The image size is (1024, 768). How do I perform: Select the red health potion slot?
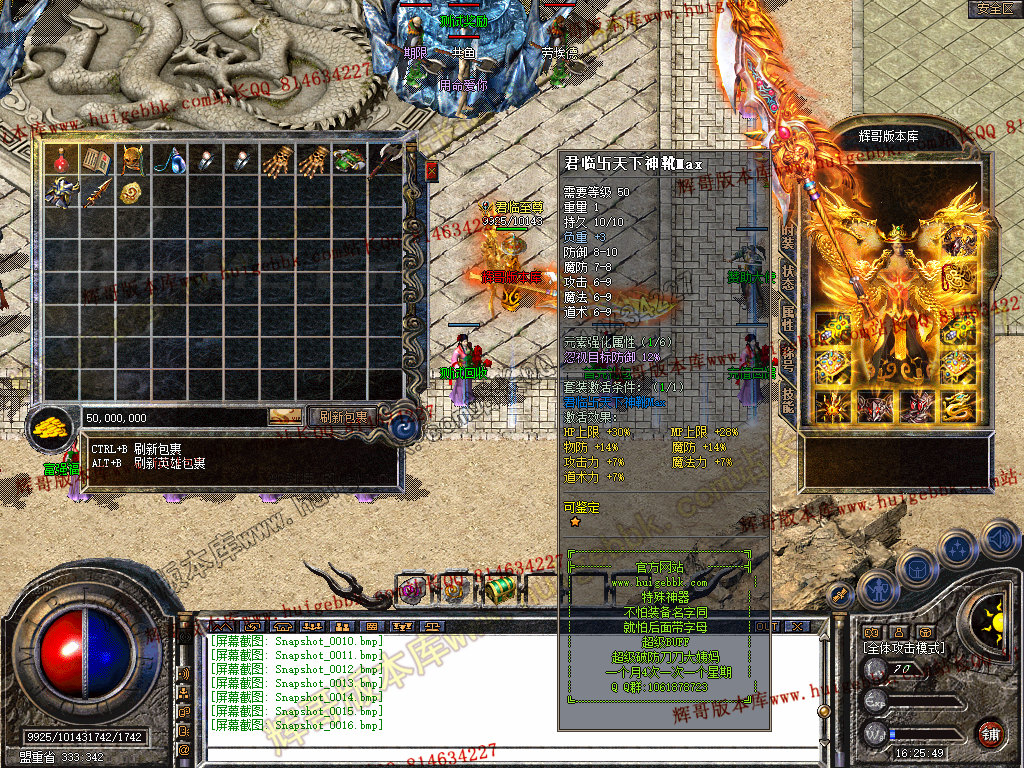click(x=62, y=160)
